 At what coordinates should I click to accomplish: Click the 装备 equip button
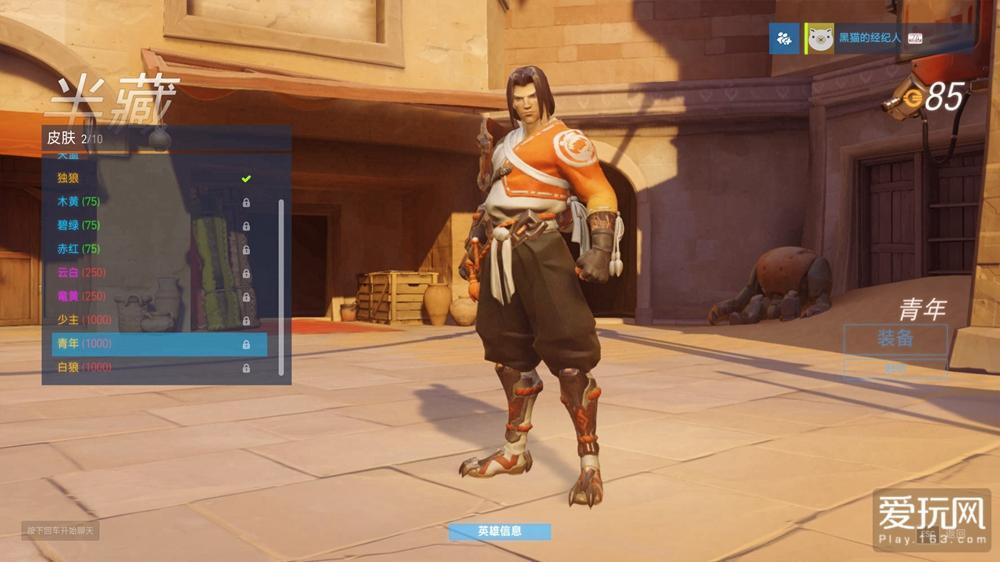point(895,338)
